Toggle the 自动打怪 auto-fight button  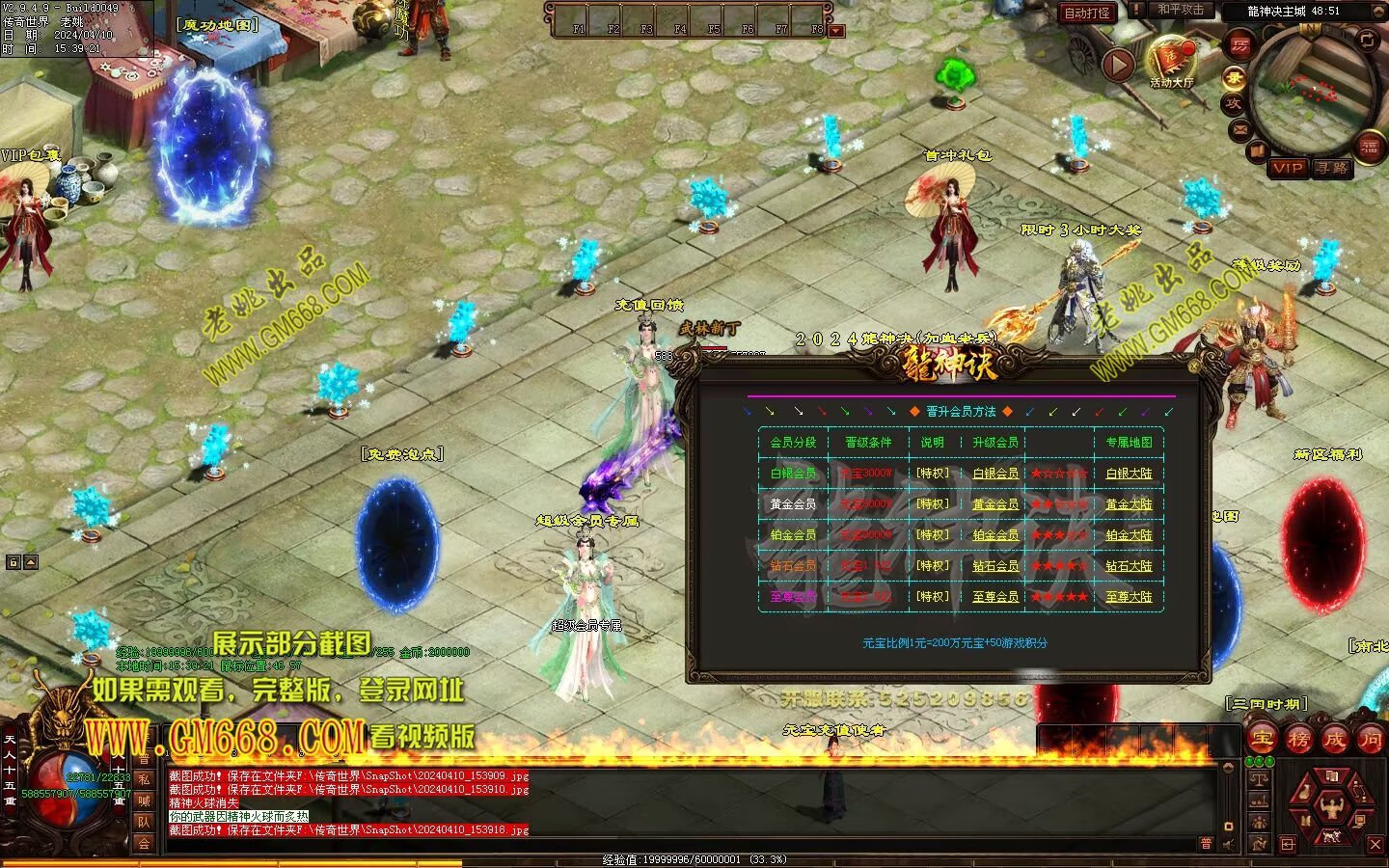(x=1087, y=13)
